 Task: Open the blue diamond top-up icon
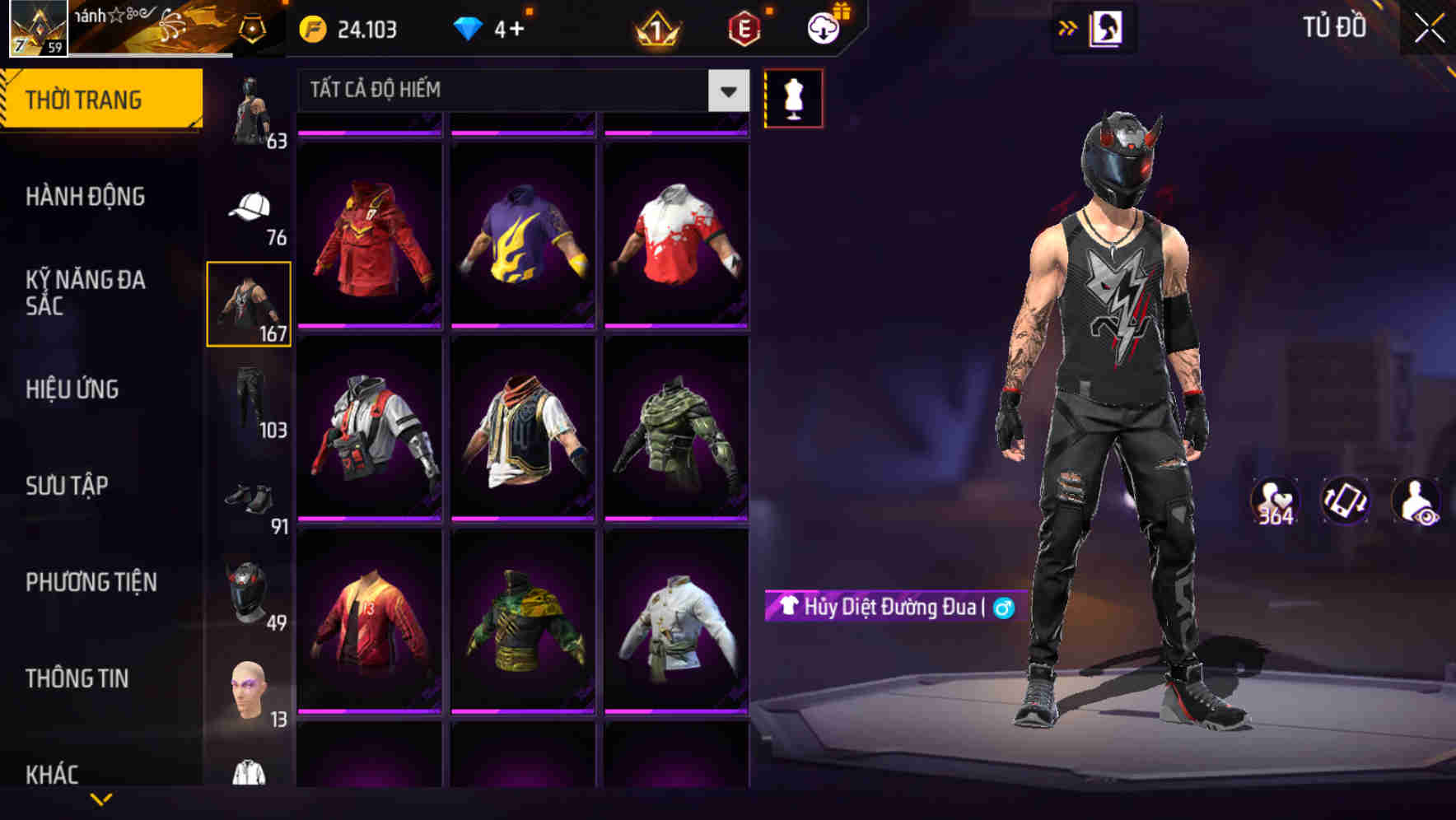coord(469,27)
